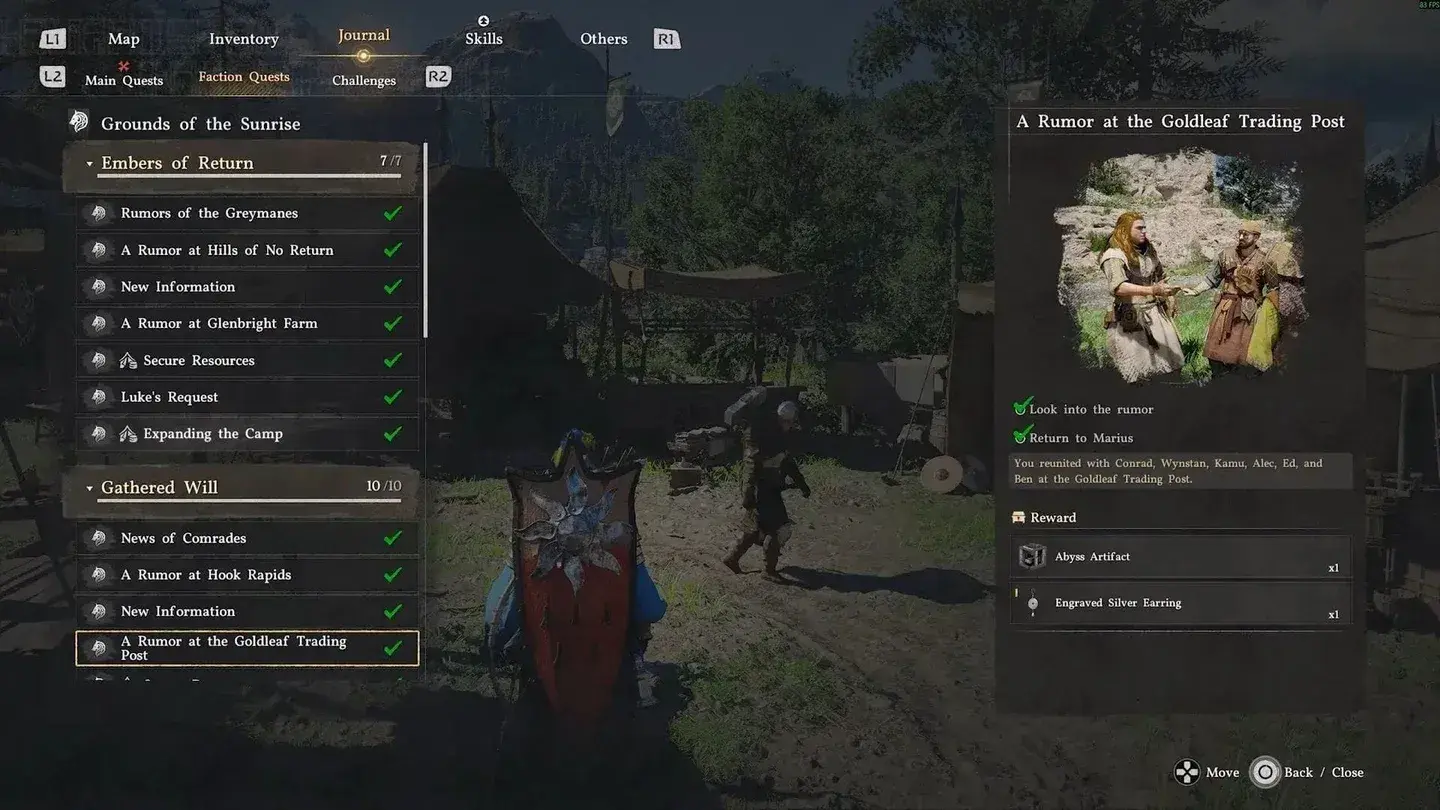Viewport: 1440px width, 810px height.
Task: Click the Skills circle button icon
Action: coord(484,20)
